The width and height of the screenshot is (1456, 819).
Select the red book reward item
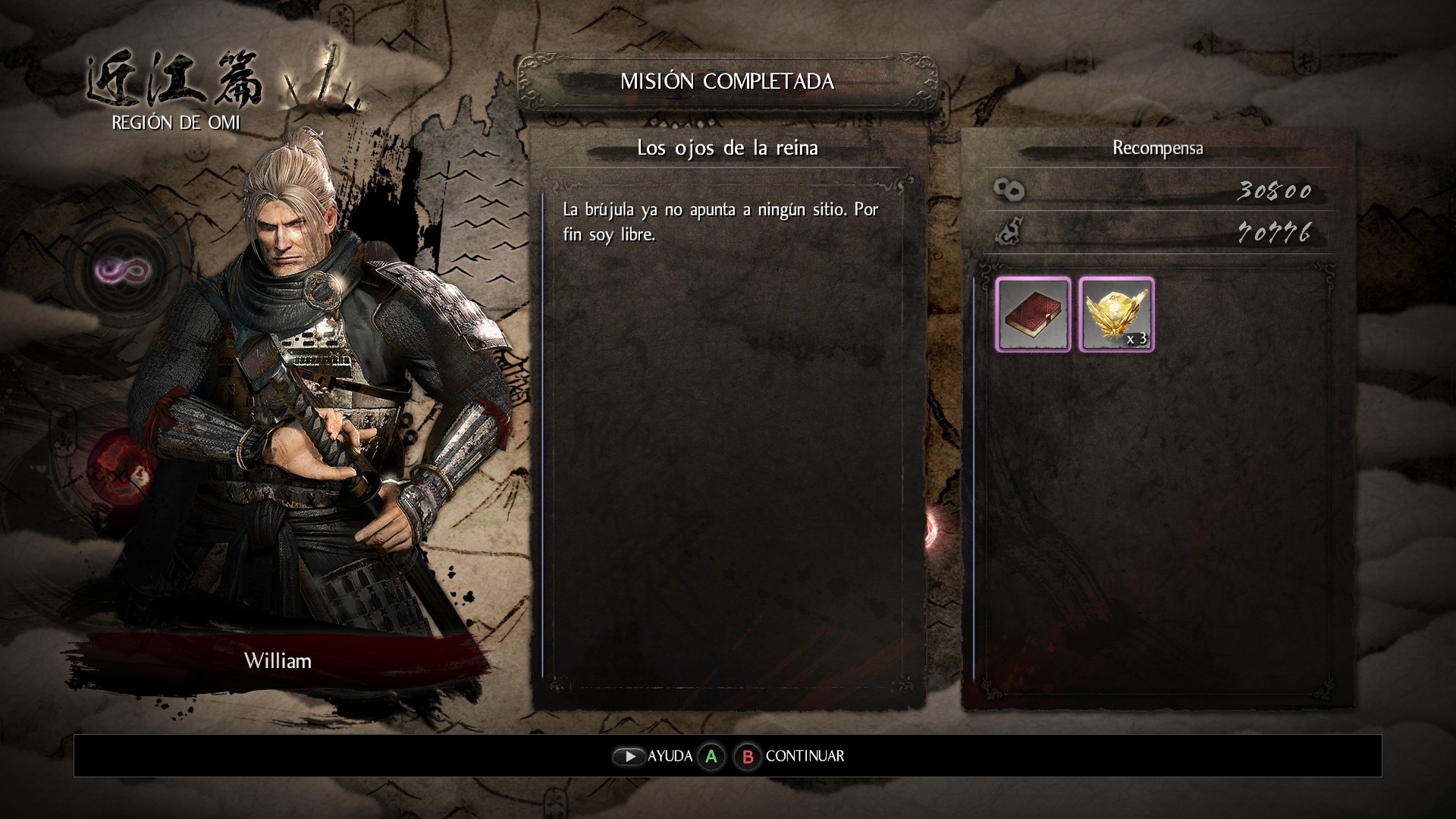click(1033, 314)
